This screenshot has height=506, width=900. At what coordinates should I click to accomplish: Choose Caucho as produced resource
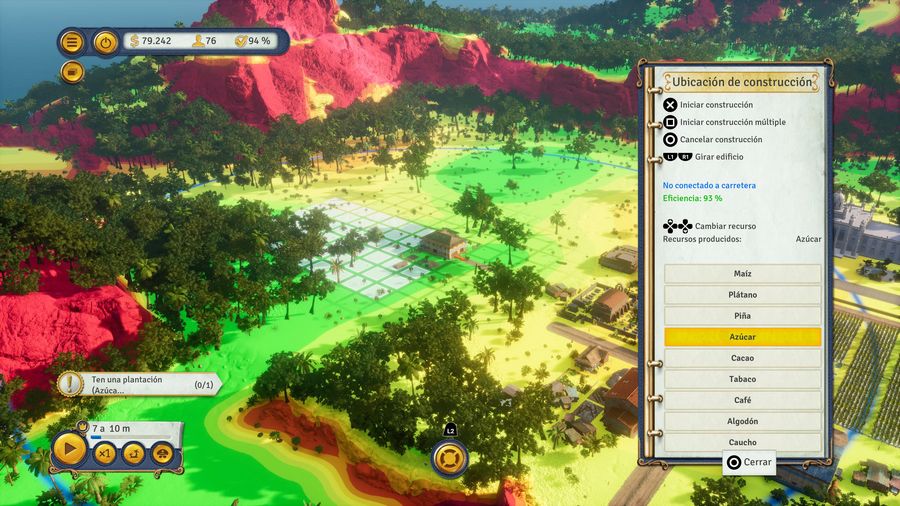point(742,442)
